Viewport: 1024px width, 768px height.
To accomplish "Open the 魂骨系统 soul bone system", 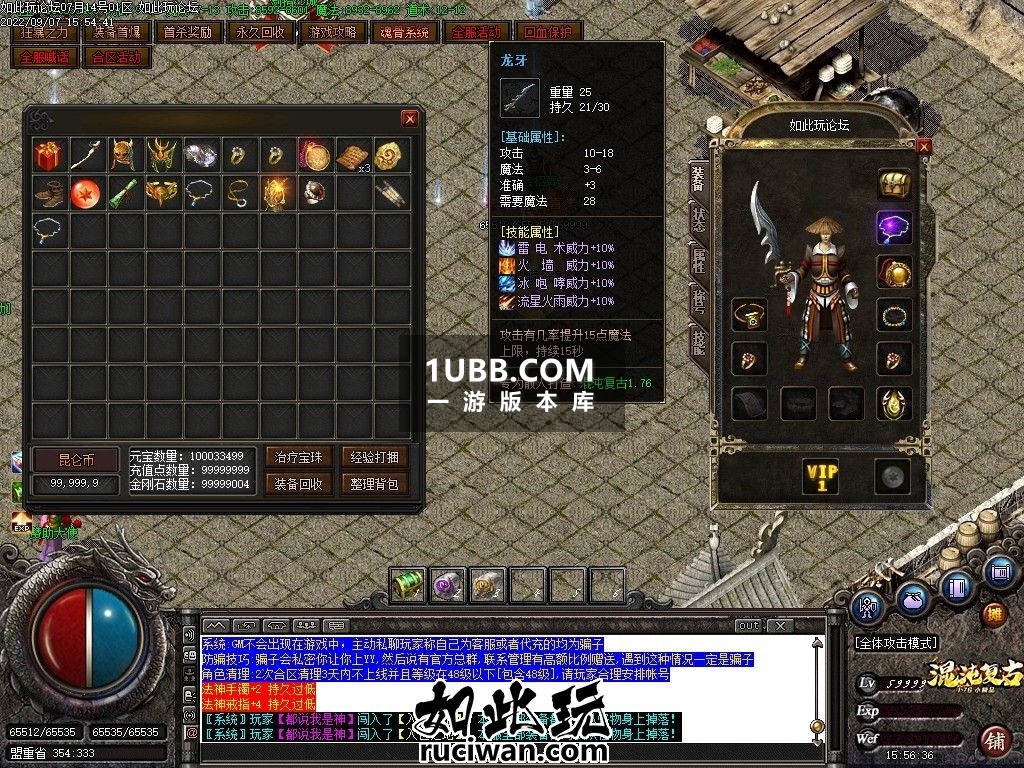I will 405,32.
